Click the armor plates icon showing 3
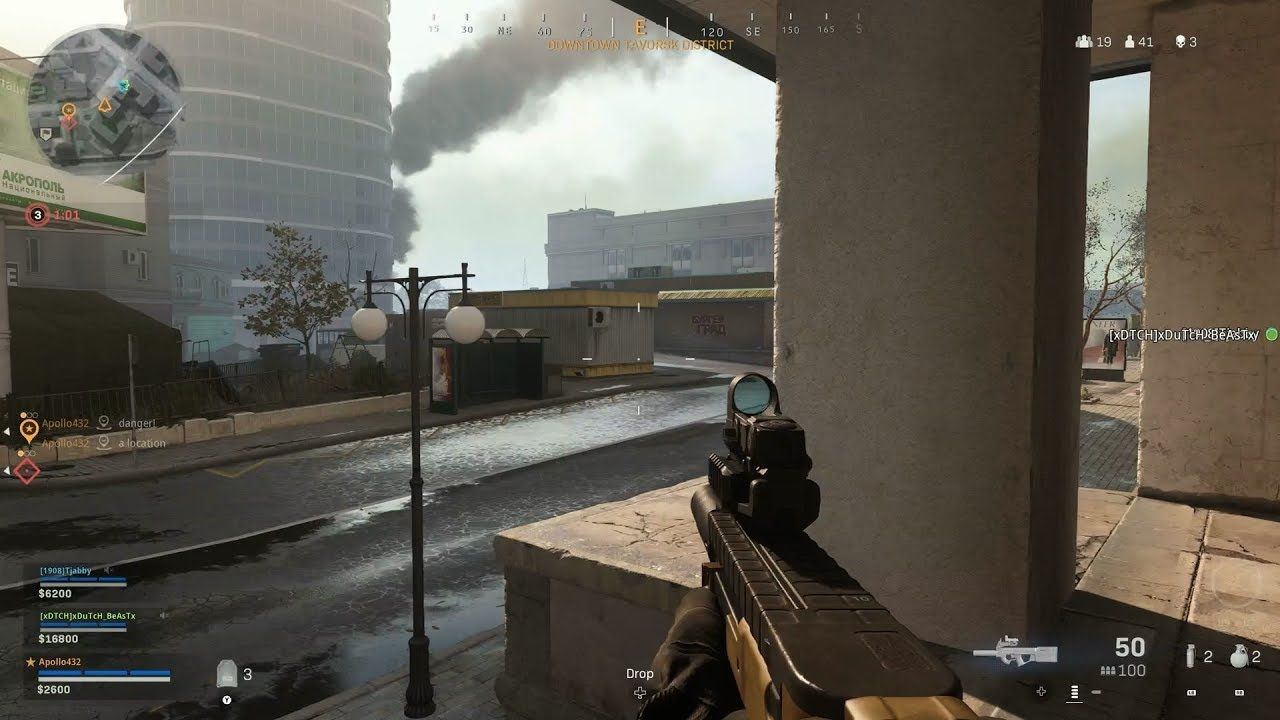The image size is (1280, 720). click(227, 674)
